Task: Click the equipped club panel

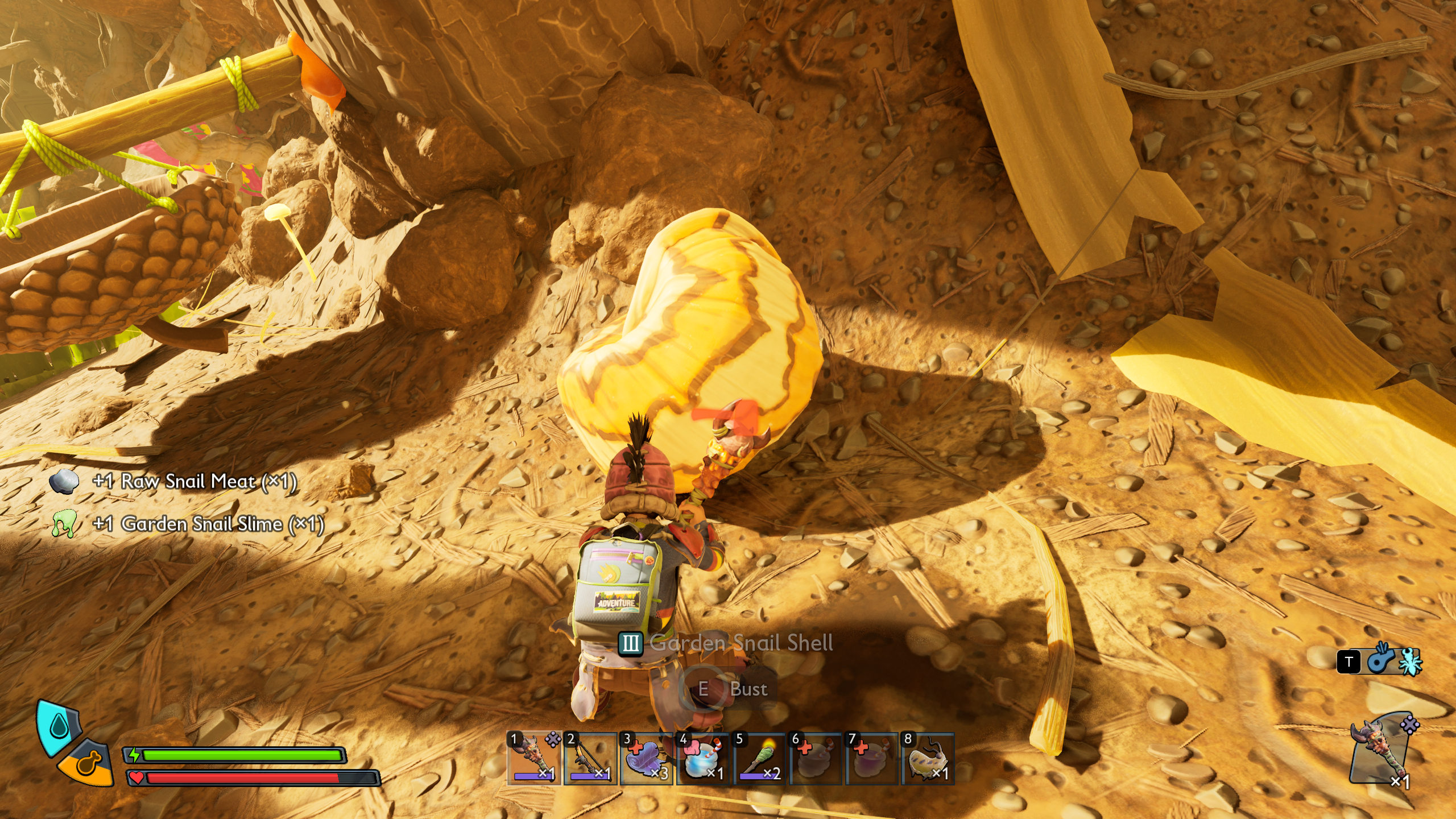Action: tap(1380, 752)
